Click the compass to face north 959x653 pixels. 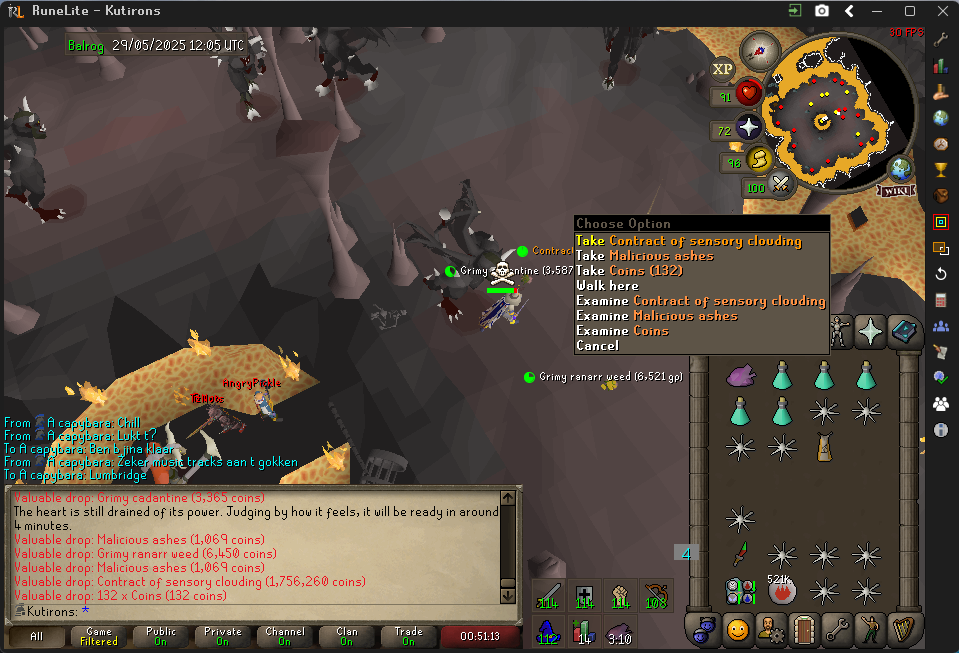[x=760, y=50]
